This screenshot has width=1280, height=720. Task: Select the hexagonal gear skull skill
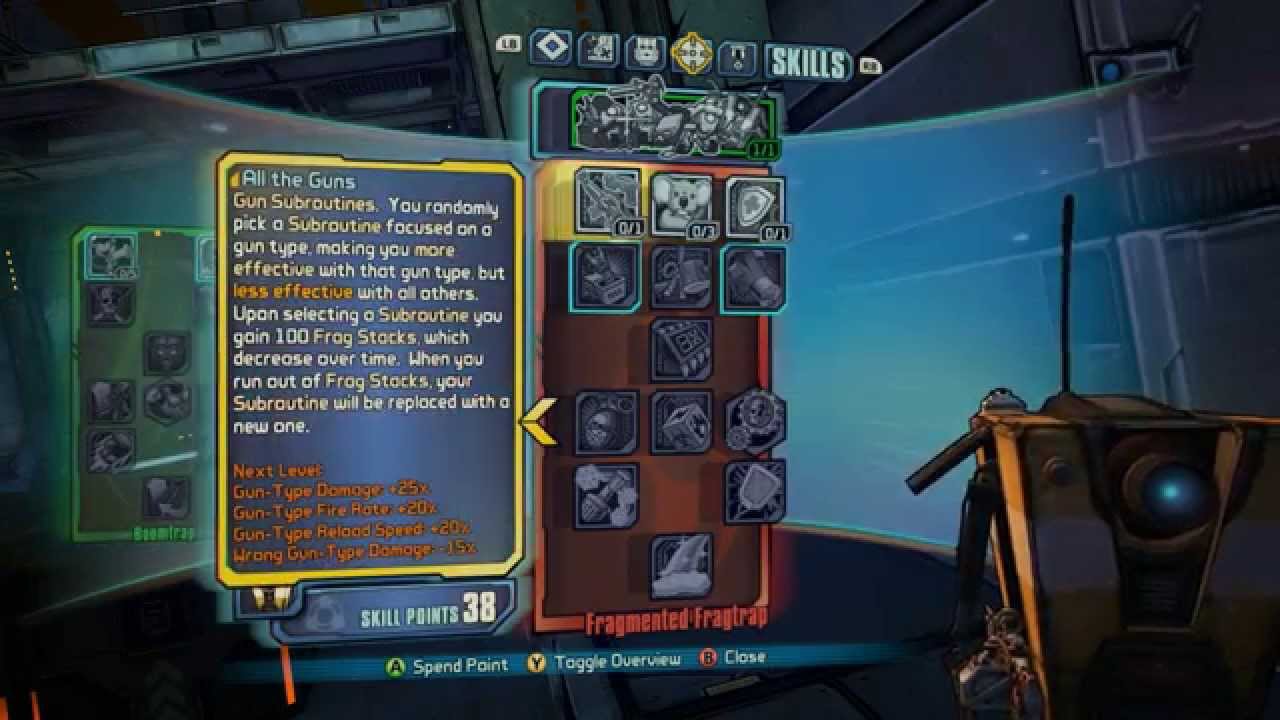[x=755, y=421]
